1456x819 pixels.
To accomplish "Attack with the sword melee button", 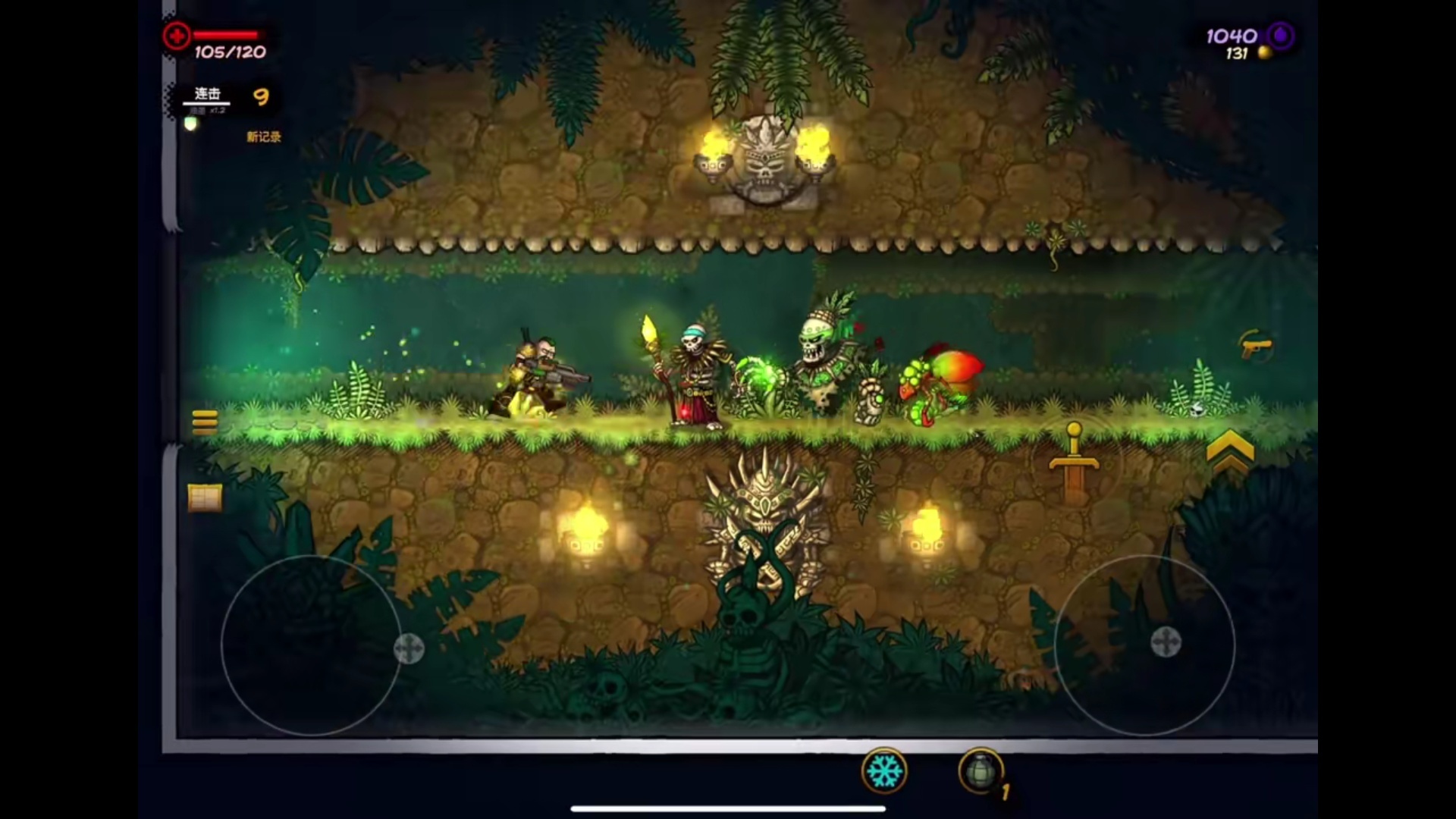I will pyautogui.click(x=1074, y=462).
